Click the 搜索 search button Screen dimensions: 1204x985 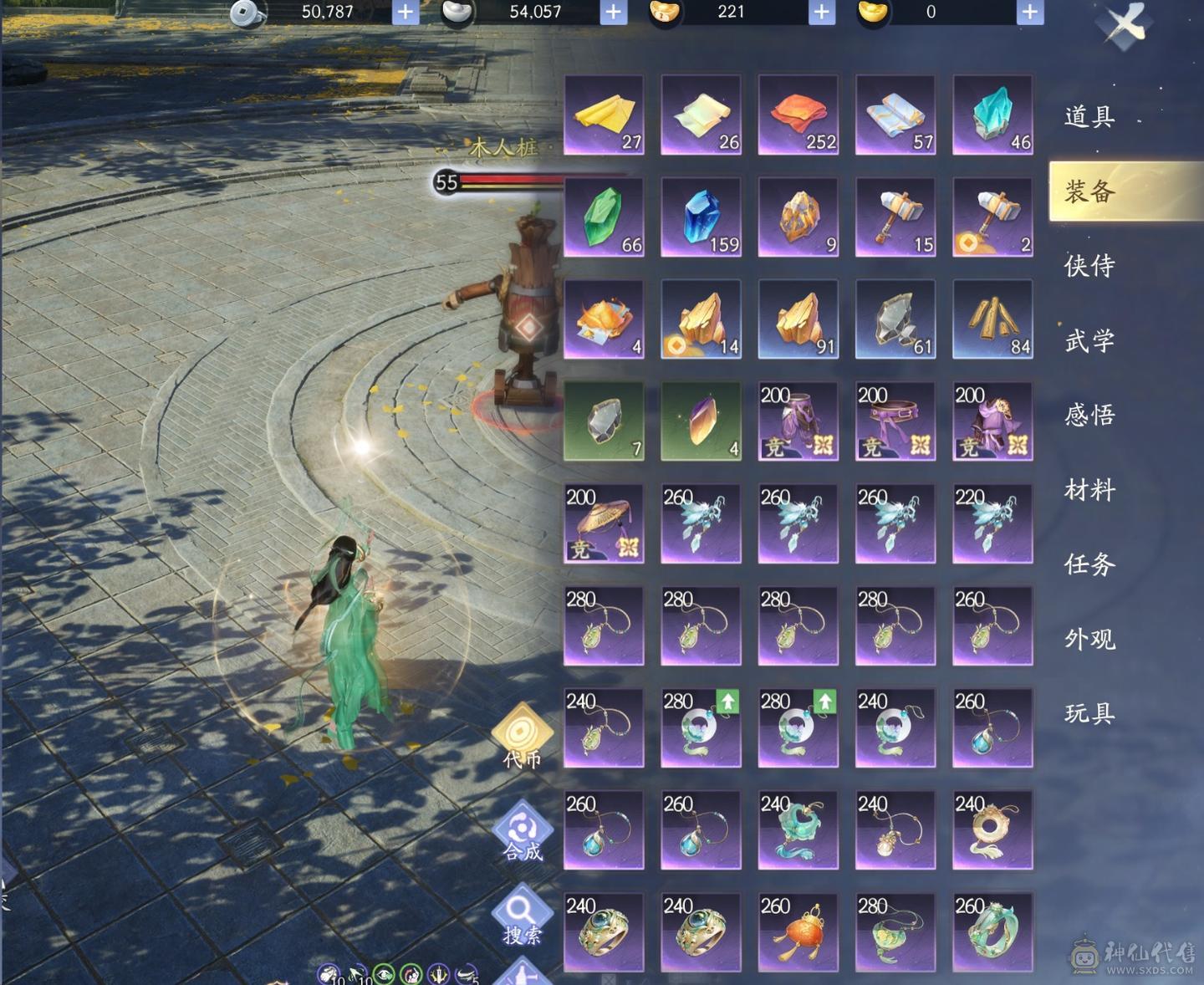(x=523, y=914)
